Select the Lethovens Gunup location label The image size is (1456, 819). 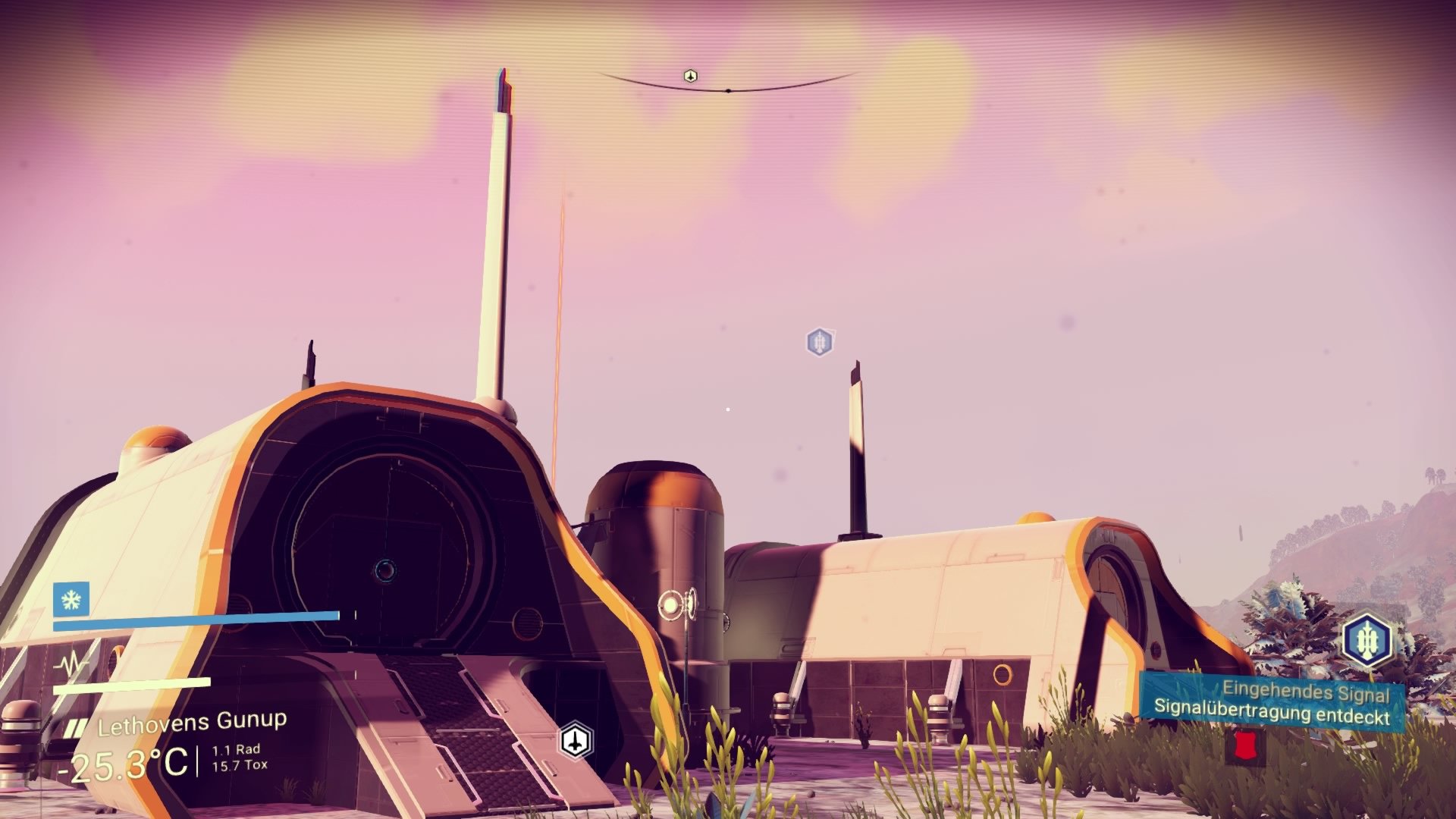click(192, 722)
